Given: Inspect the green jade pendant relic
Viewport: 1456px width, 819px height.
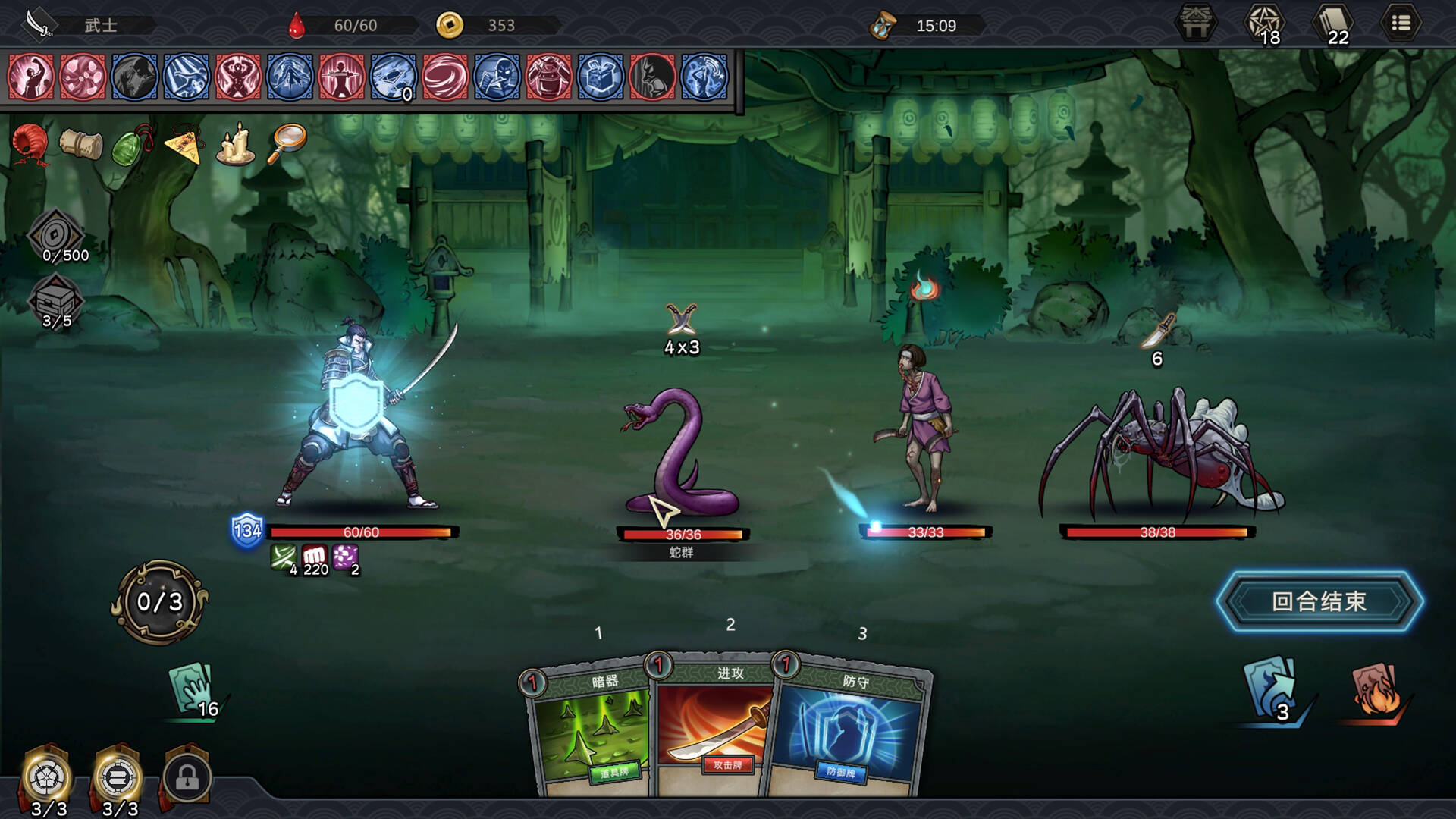Looking at the screenshot, I should click(132, 144).
